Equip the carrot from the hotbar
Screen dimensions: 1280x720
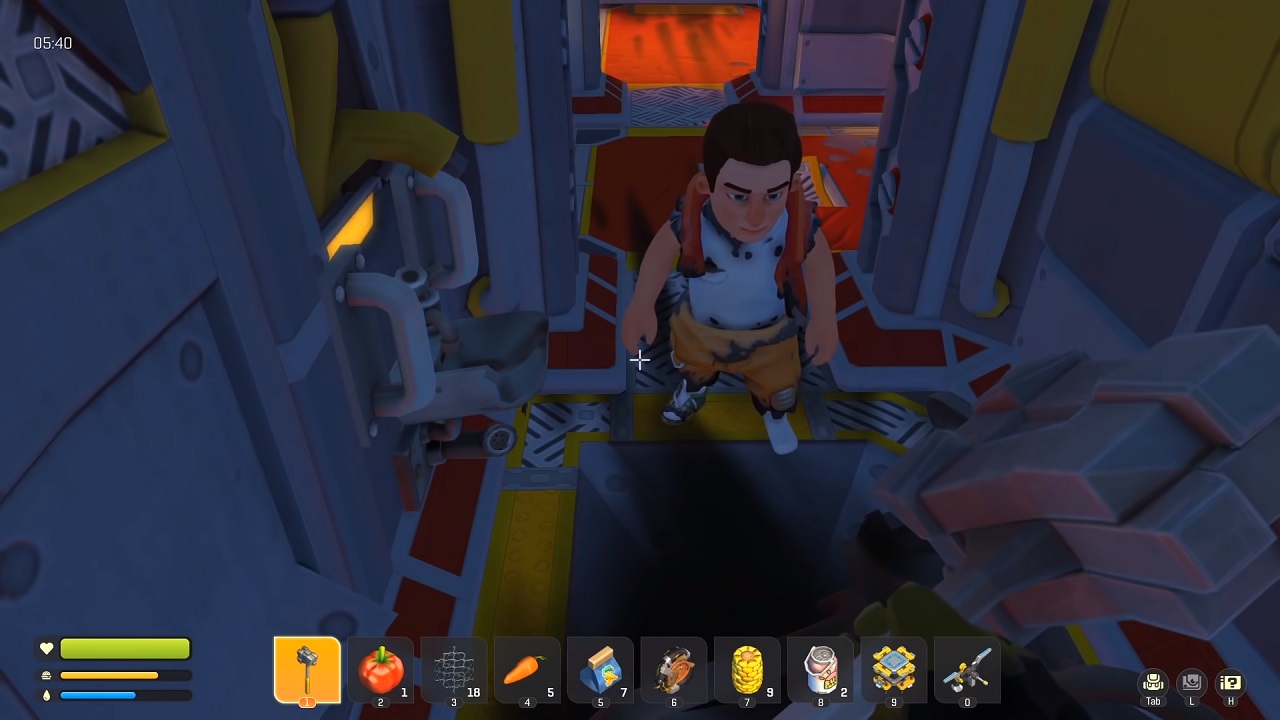[x=527, y=670]
